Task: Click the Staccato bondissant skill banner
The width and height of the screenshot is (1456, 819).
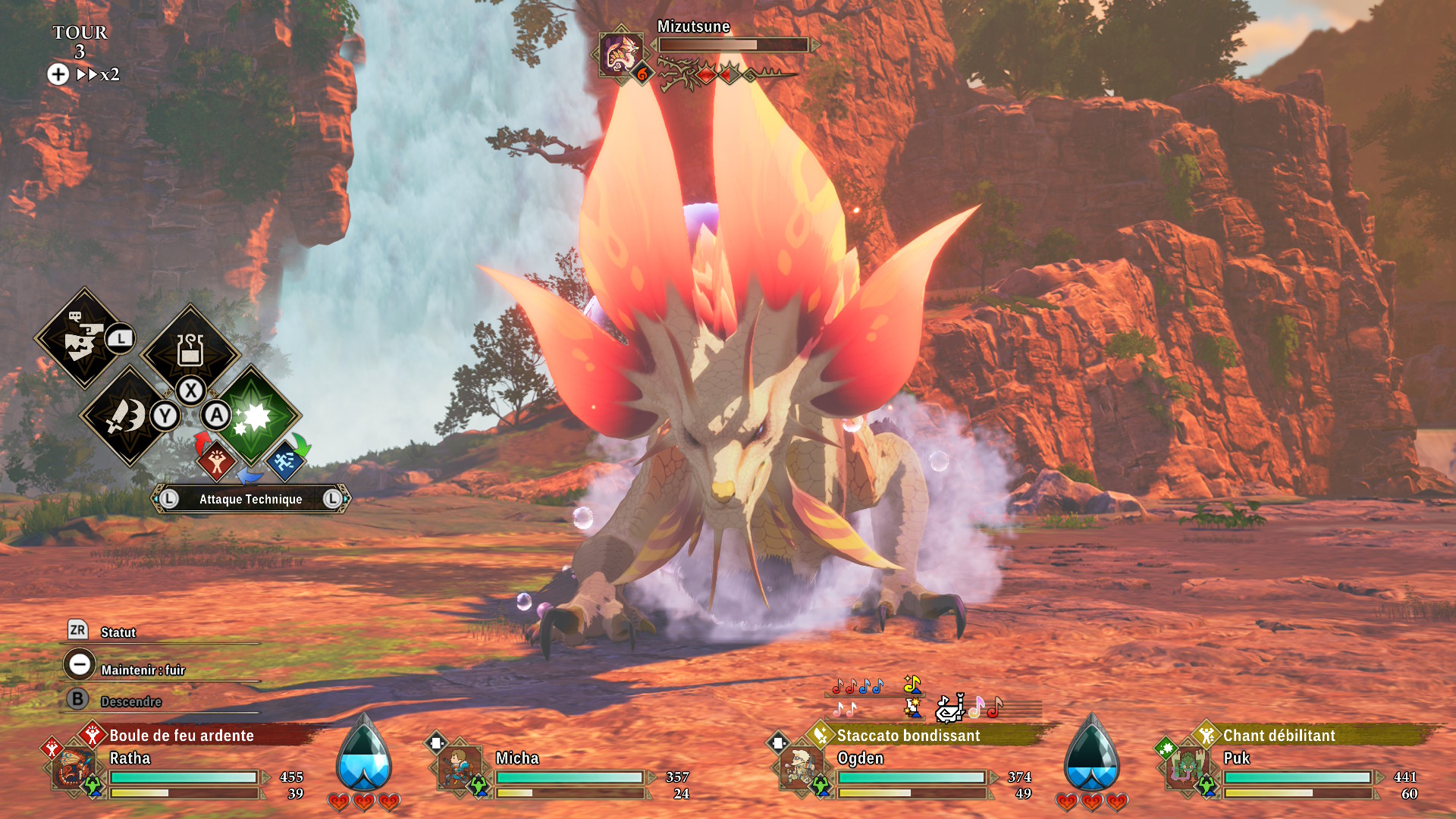Action: pyautogui.click(x=908, y=735)
